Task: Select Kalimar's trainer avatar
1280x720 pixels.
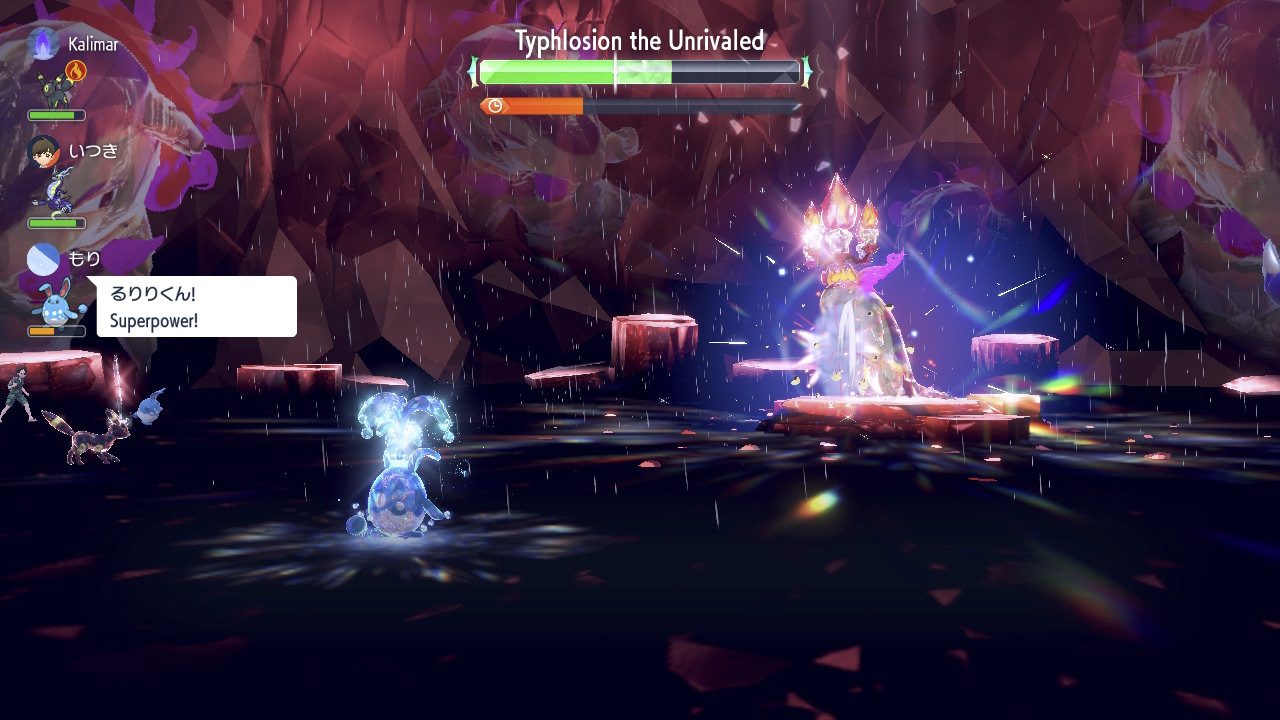Action: pos(43,43)
